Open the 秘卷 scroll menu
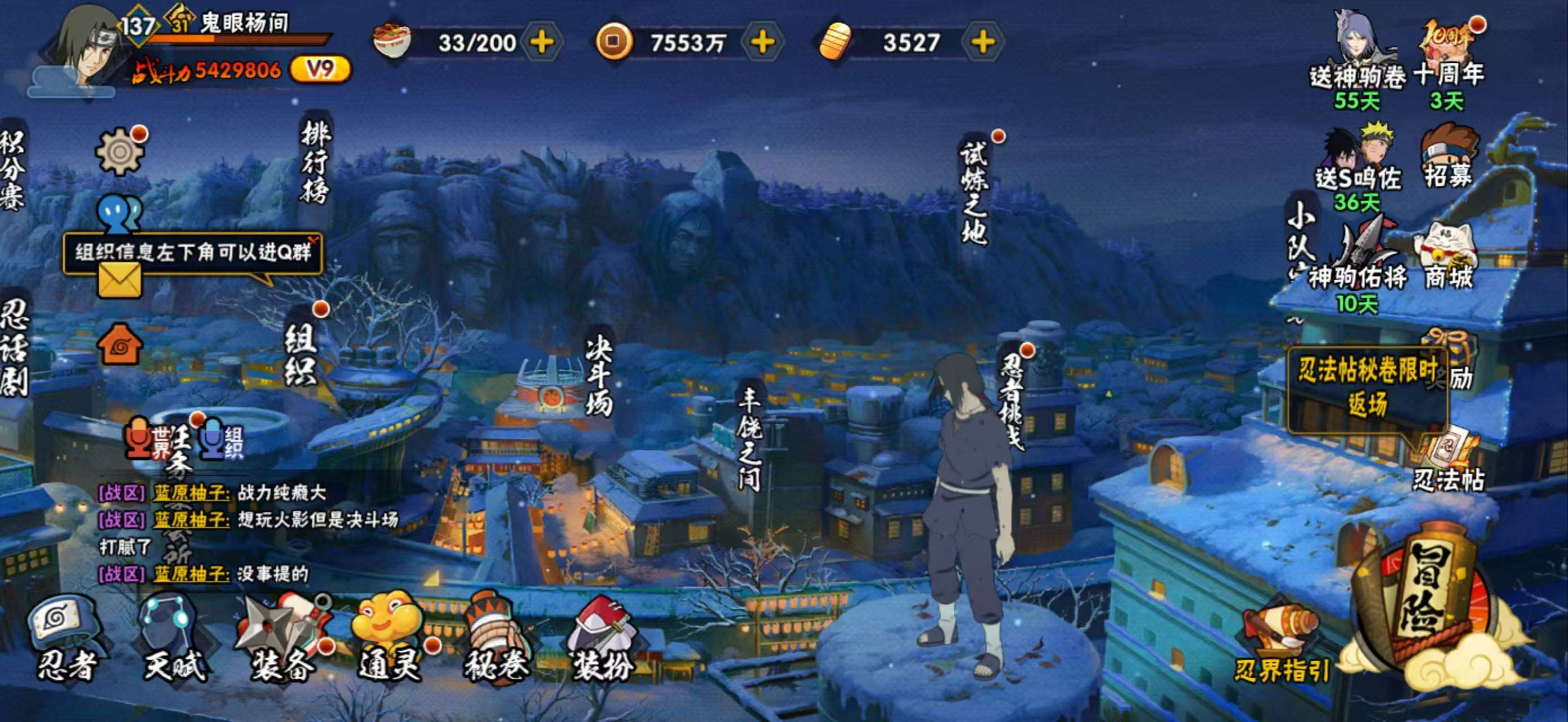 (496, 639)
